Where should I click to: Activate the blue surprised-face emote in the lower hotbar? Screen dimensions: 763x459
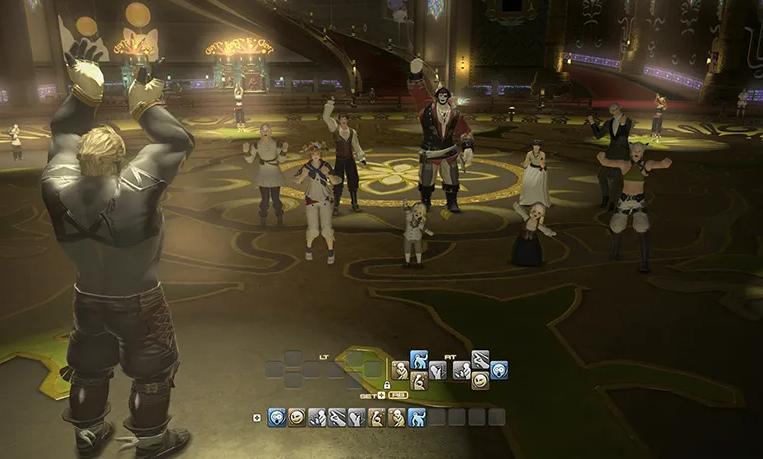[x=276, y=417]
